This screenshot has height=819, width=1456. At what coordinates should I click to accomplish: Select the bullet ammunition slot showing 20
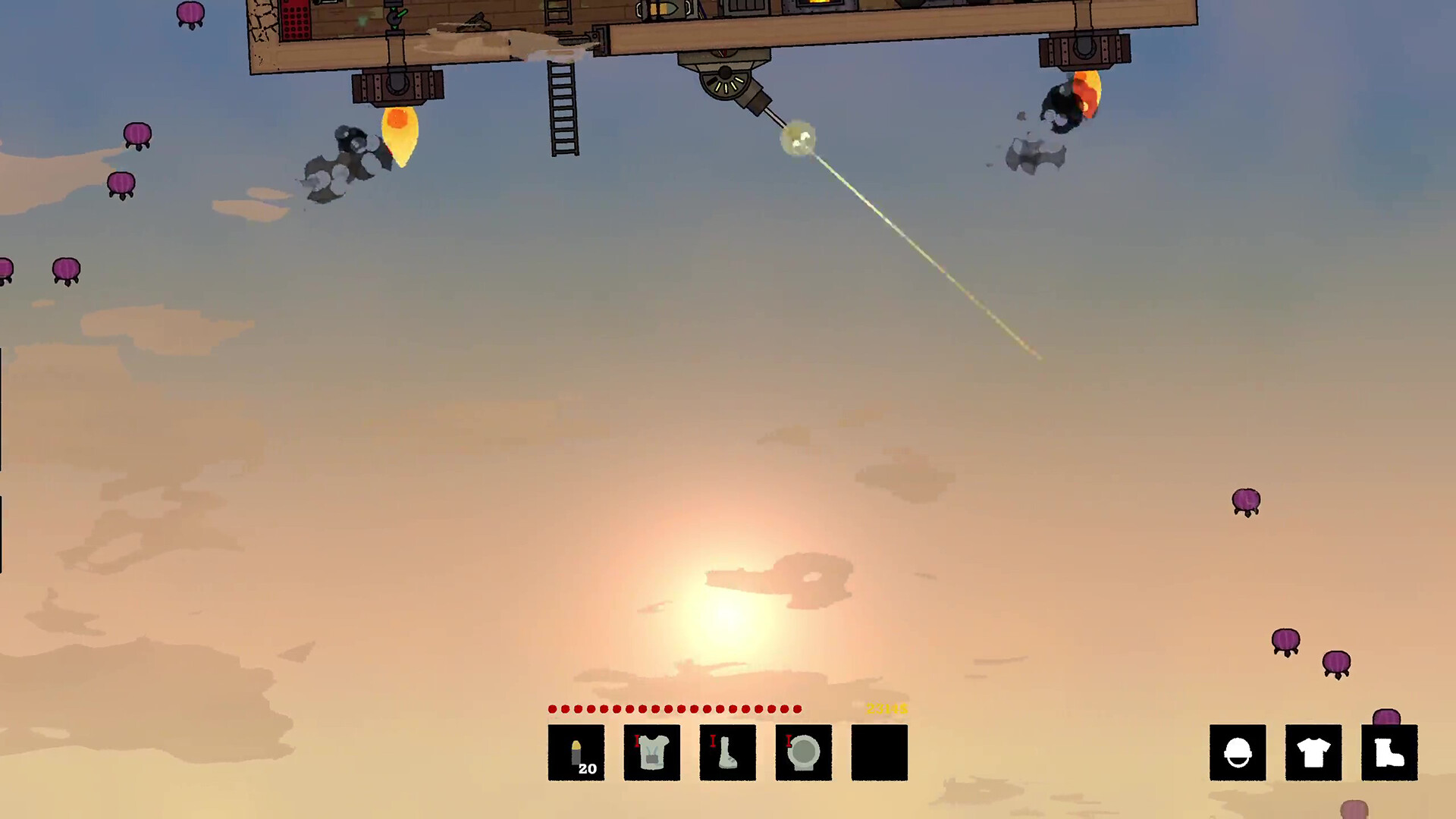(576, 751)
